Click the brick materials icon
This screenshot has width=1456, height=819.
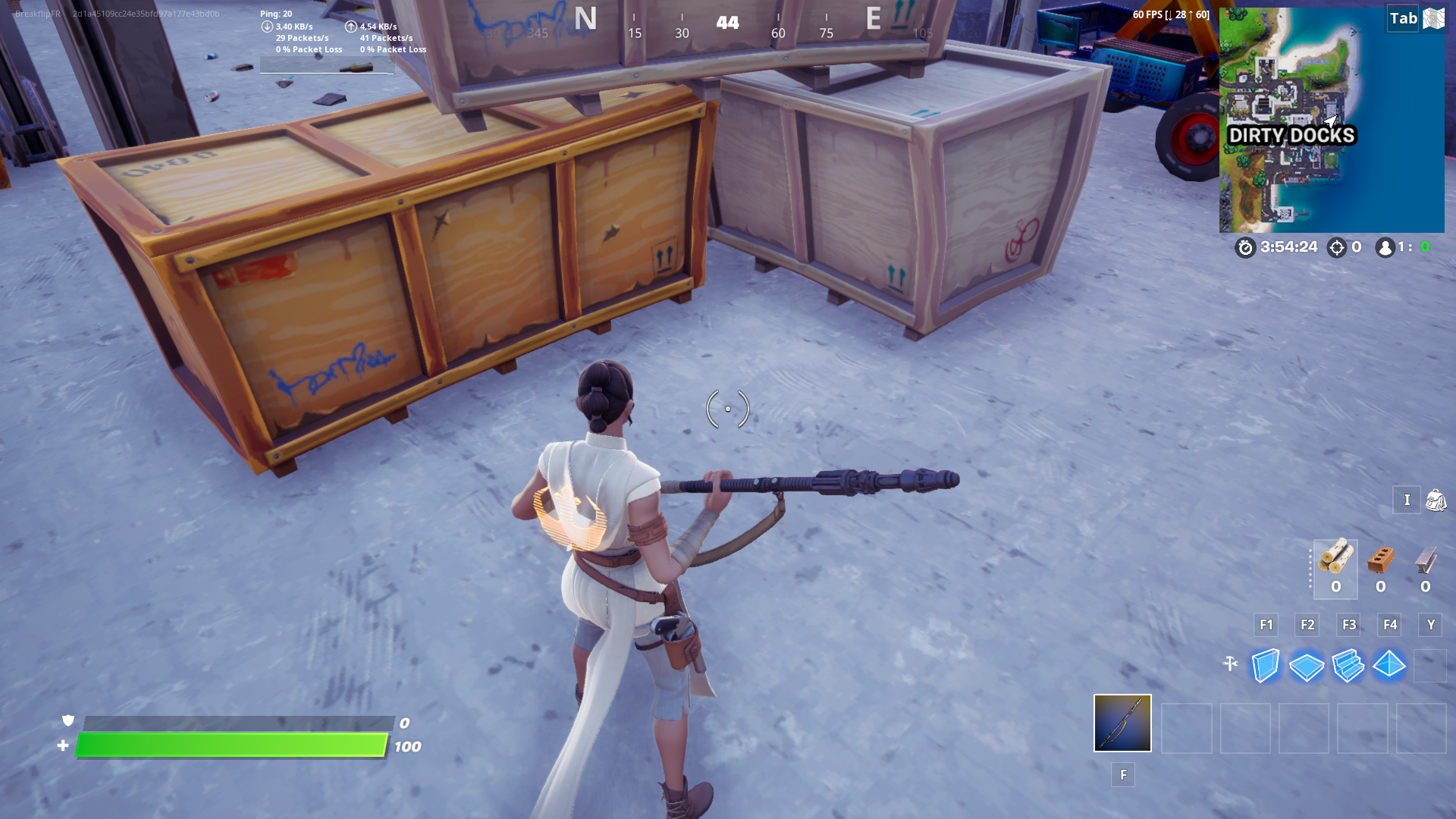click(x=1380, y=560)
